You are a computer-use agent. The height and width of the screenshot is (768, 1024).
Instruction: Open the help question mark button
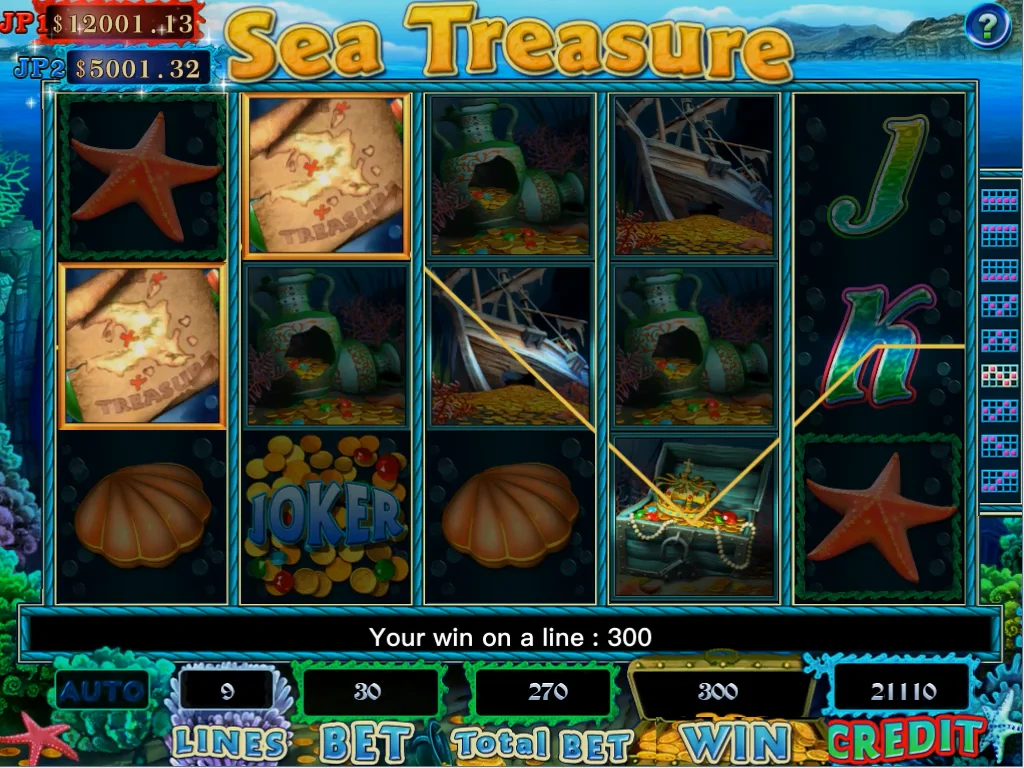[988, 26]
